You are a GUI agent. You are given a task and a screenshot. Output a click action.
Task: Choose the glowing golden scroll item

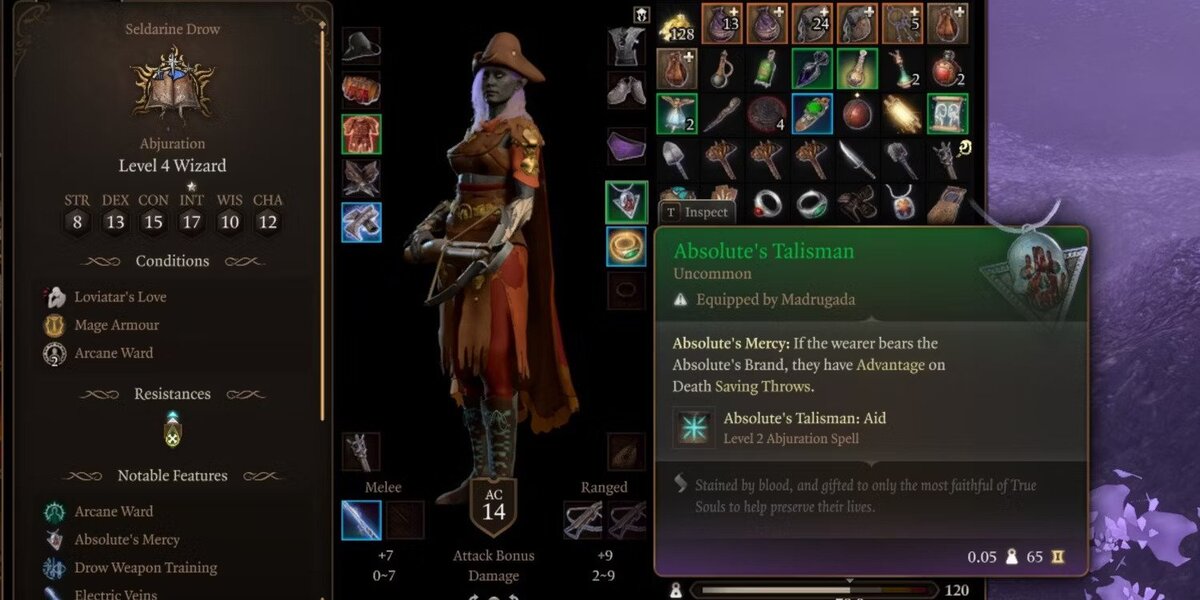901,113
